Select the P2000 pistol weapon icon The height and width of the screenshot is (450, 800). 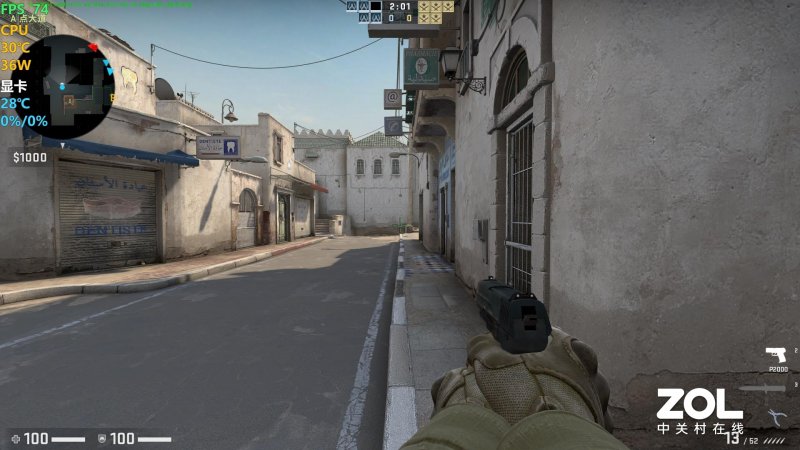pos(774,355)
